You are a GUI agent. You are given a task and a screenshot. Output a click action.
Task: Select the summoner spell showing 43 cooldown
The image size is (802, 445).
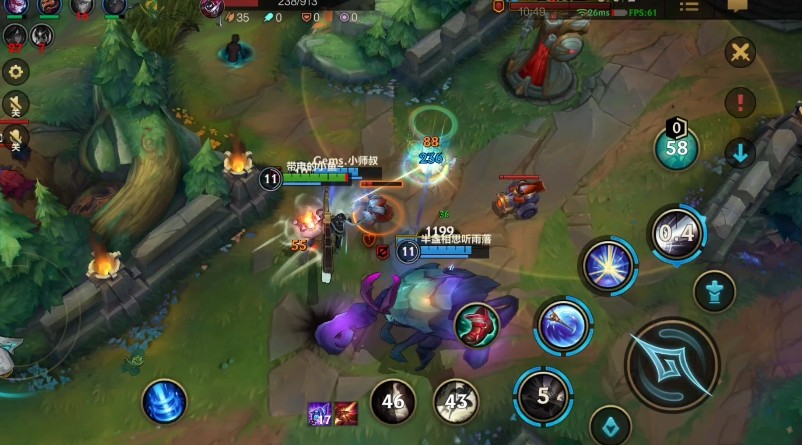point(456,403)
